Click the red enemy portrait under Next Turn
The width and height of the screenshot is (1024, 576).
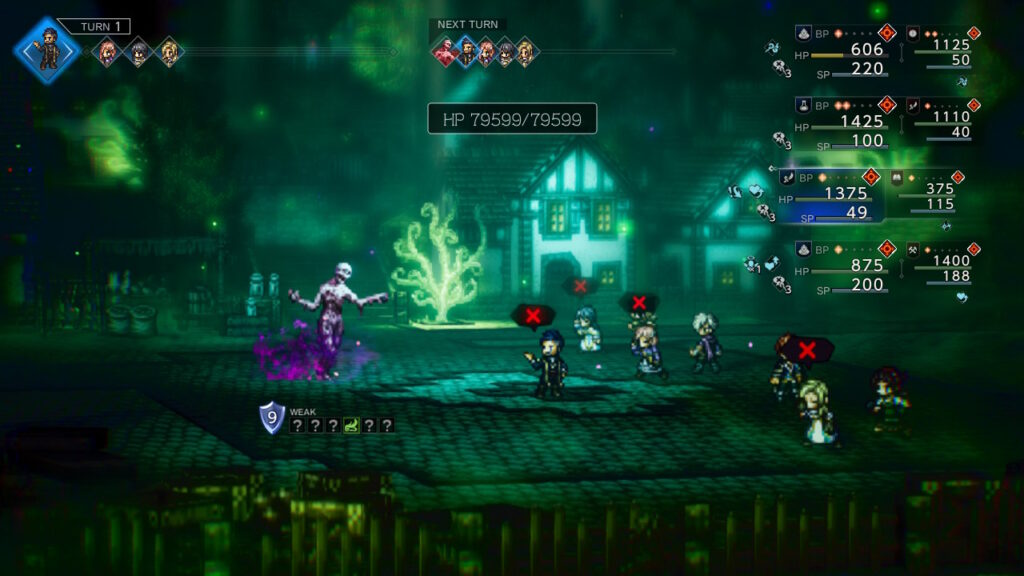pos(445,51)
